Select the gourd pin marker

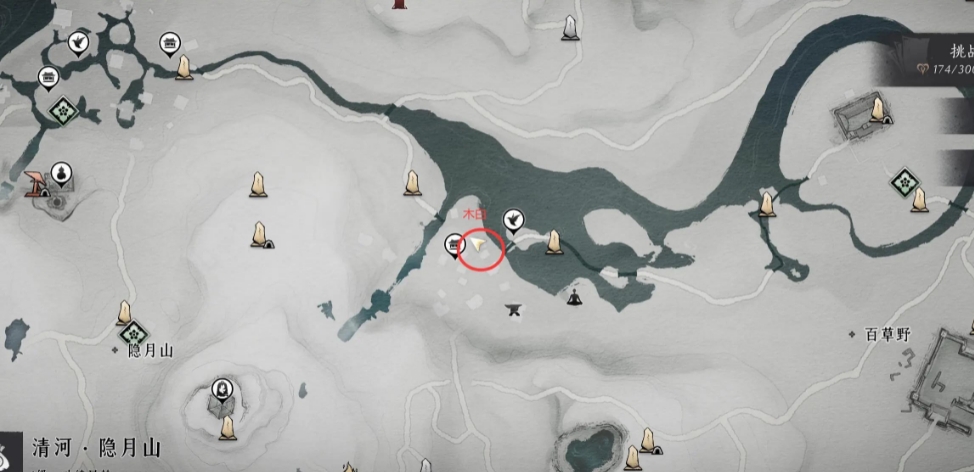(61, 172)
